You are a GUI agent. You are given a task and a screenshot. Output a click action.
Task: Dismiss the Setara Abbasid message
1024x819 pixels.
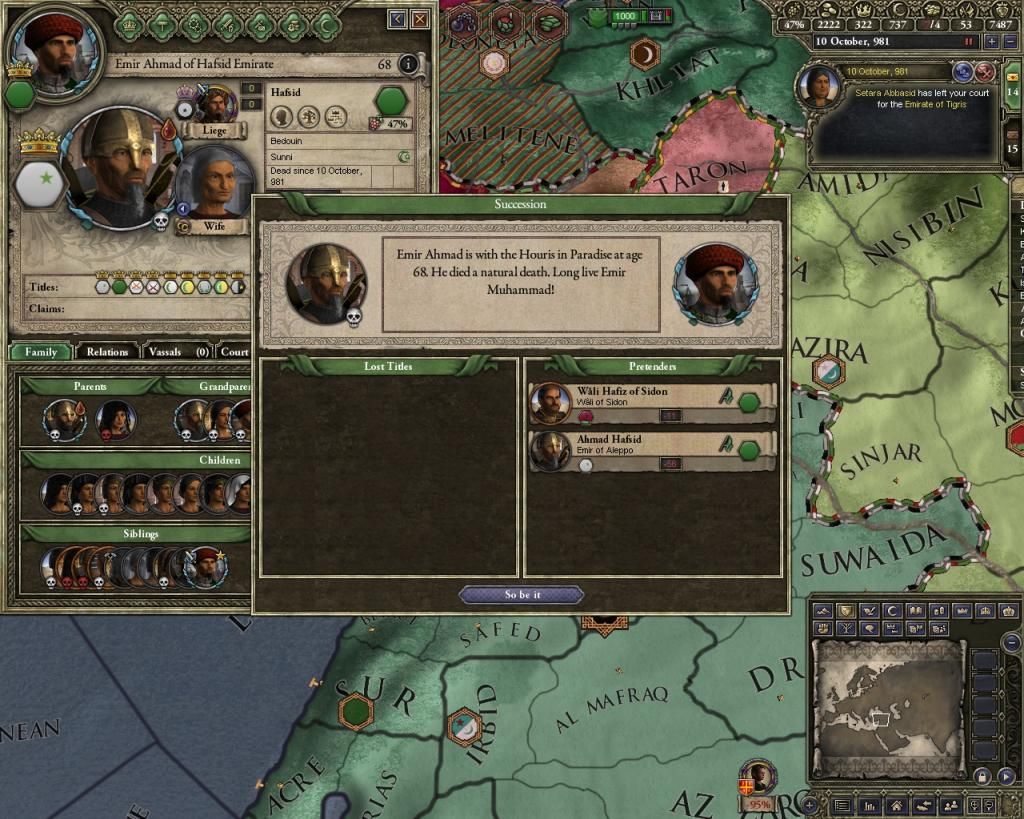(985, 71)
